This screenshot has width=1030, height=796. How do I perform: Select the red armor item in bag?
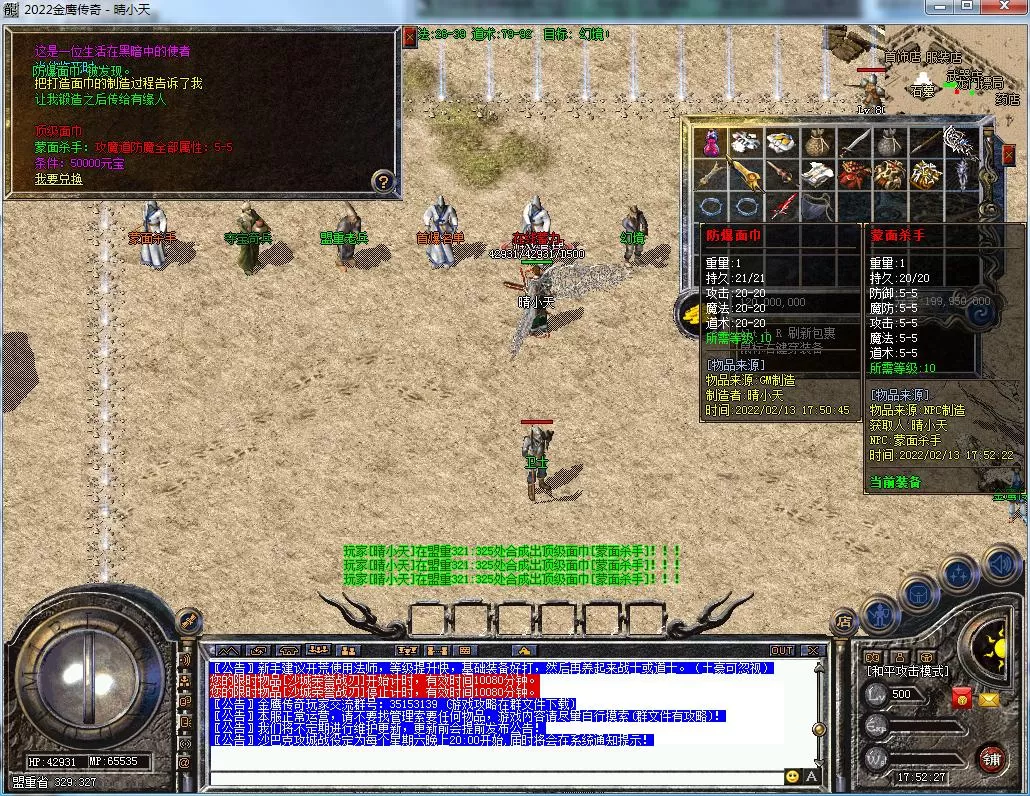(x=853, y=174)
